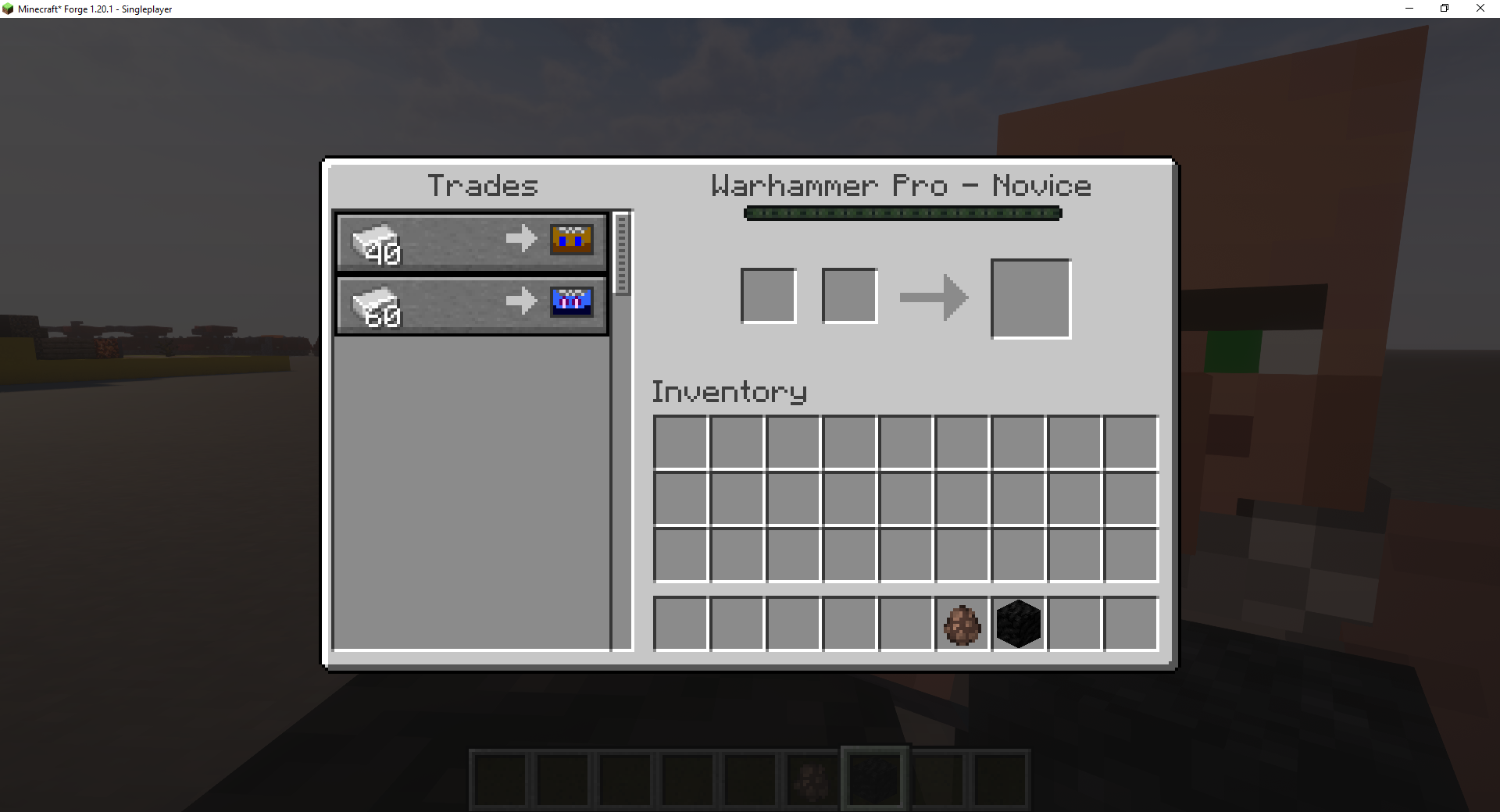Click the speckled item in the hotbar

pyautogui.click(x=810, y=777)
